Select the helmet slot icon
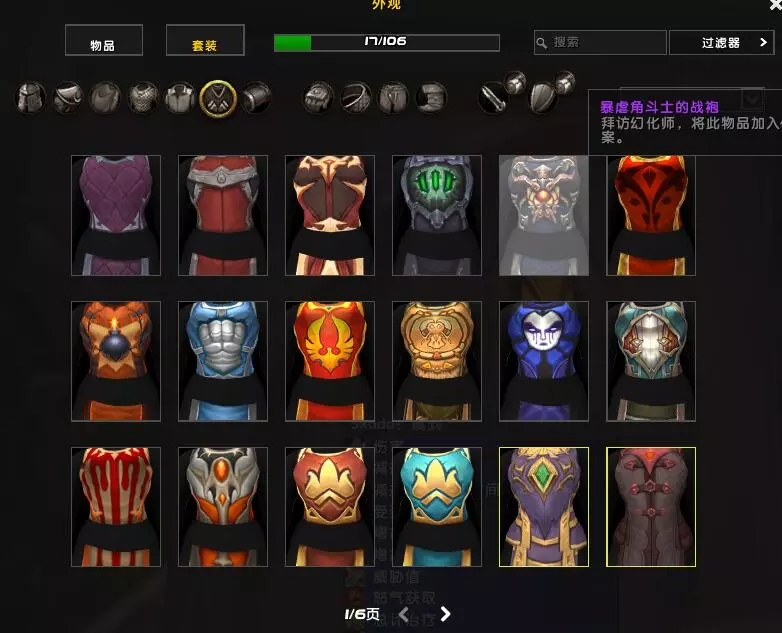 30,97
